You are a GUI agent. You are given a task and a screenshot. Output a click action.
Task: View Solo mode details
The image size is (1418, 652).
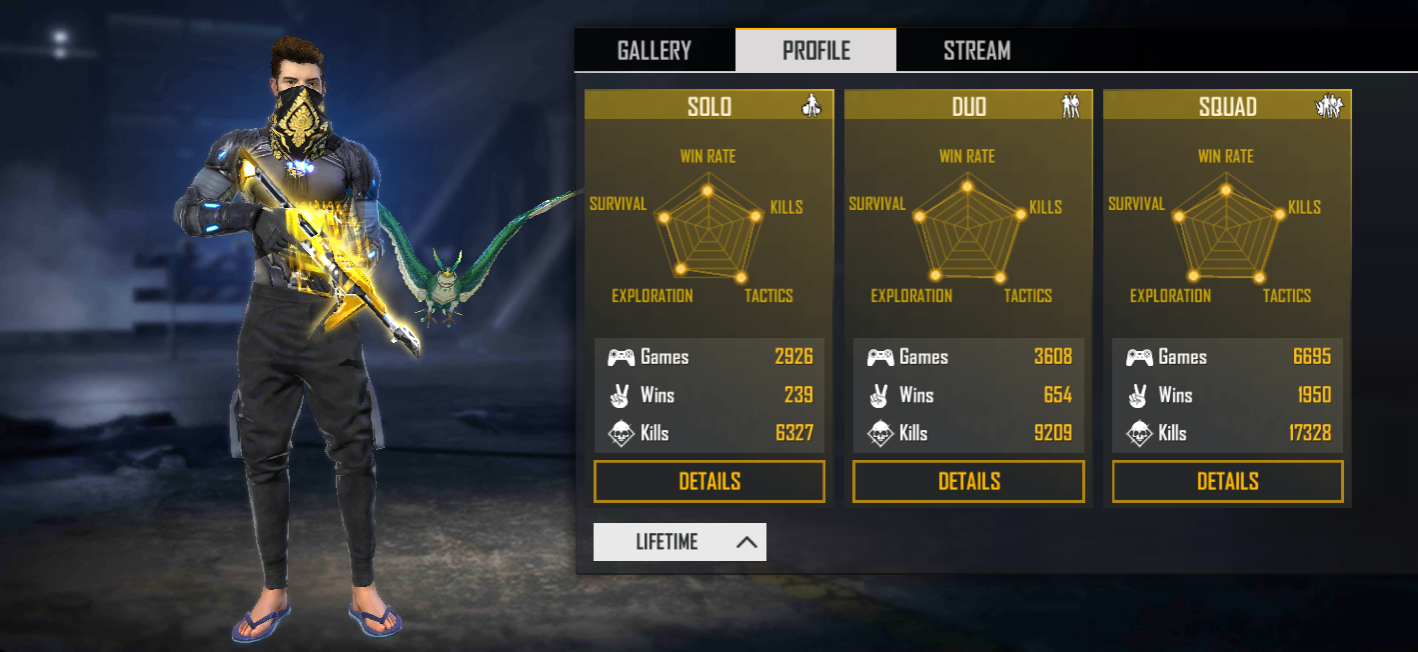[x=709, y=481]
